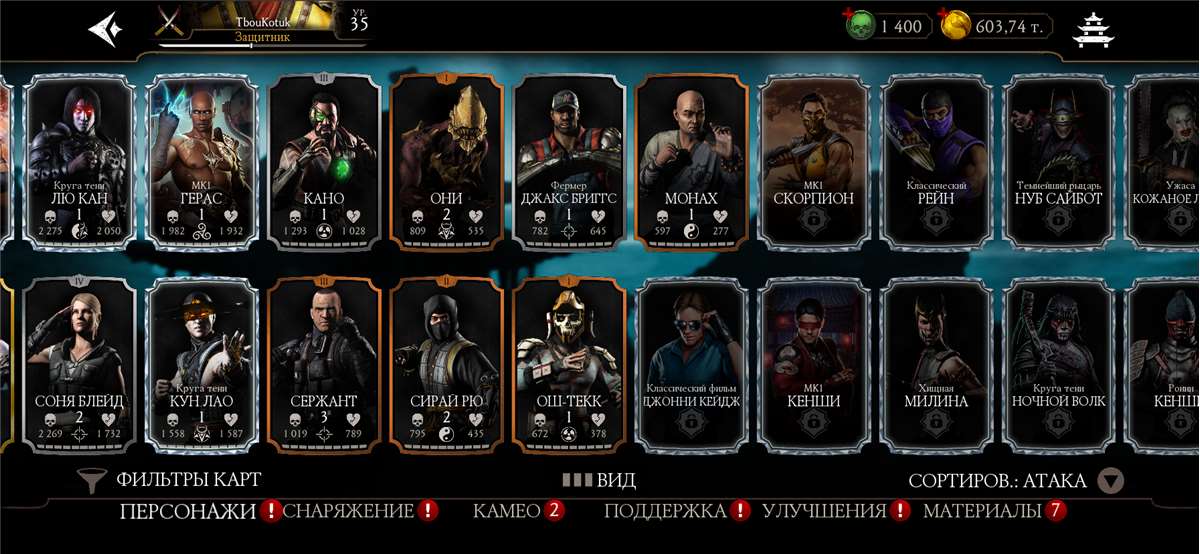Select the Джакс Бриггс card
The height and width of the screenshot is (554, 1200).
(569, 160)
